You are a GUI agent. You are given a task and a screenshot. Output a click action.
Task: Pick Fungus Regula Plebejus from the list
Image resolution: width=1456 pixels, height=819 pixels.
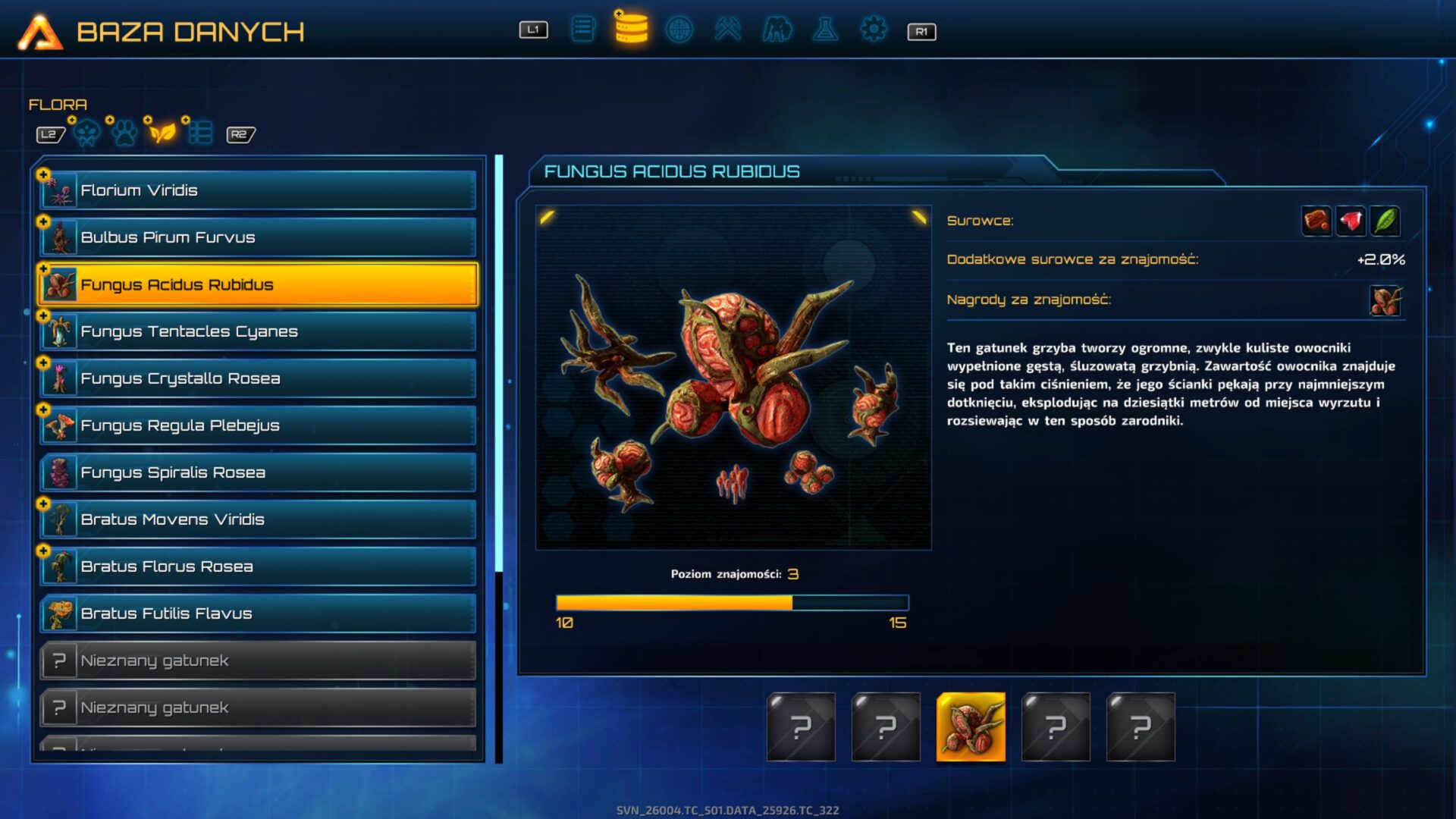pyautogui.click(x=258, y=425)
